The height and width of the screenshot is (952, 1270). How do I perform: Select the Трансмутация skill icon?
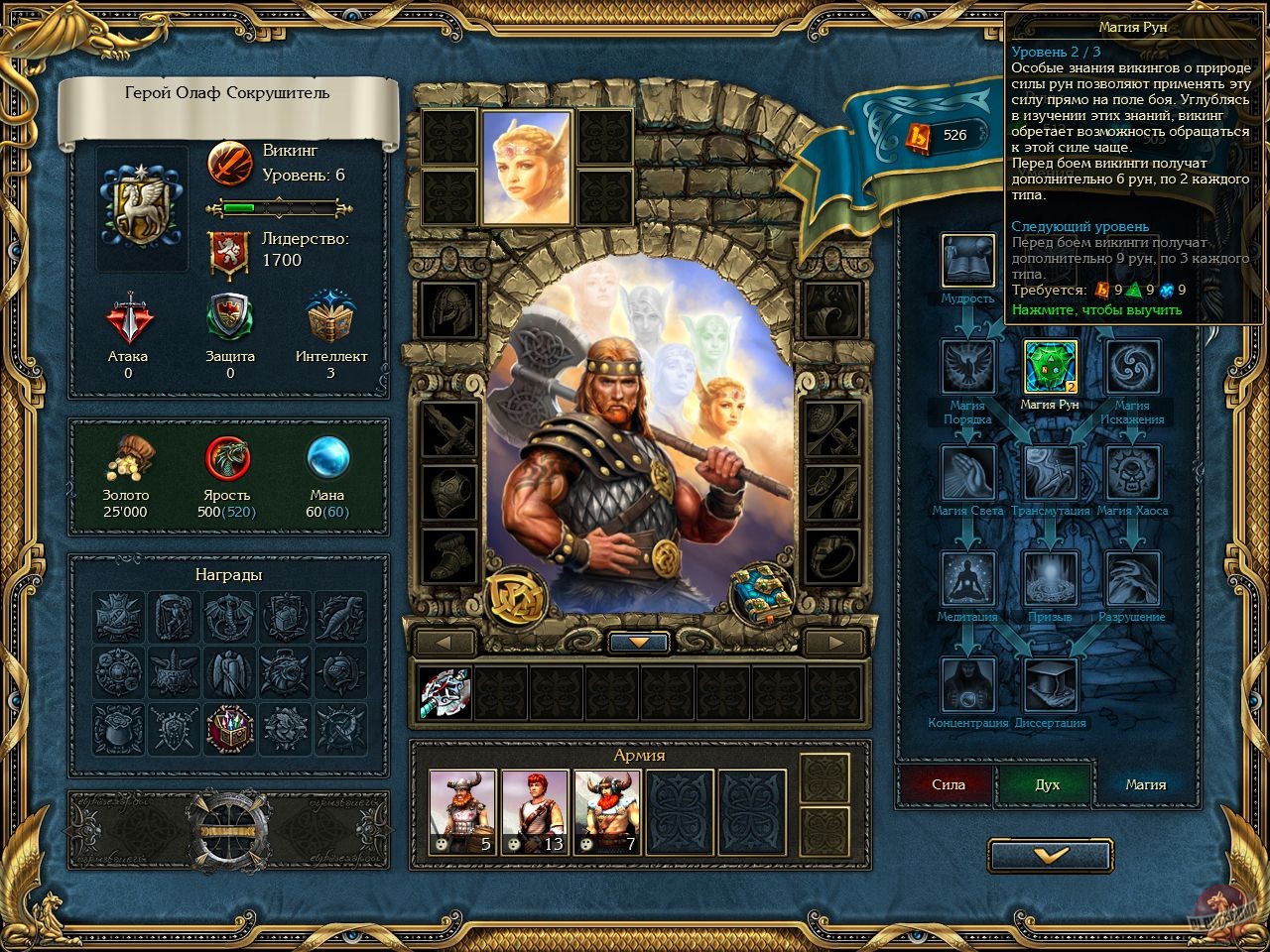1049,471
